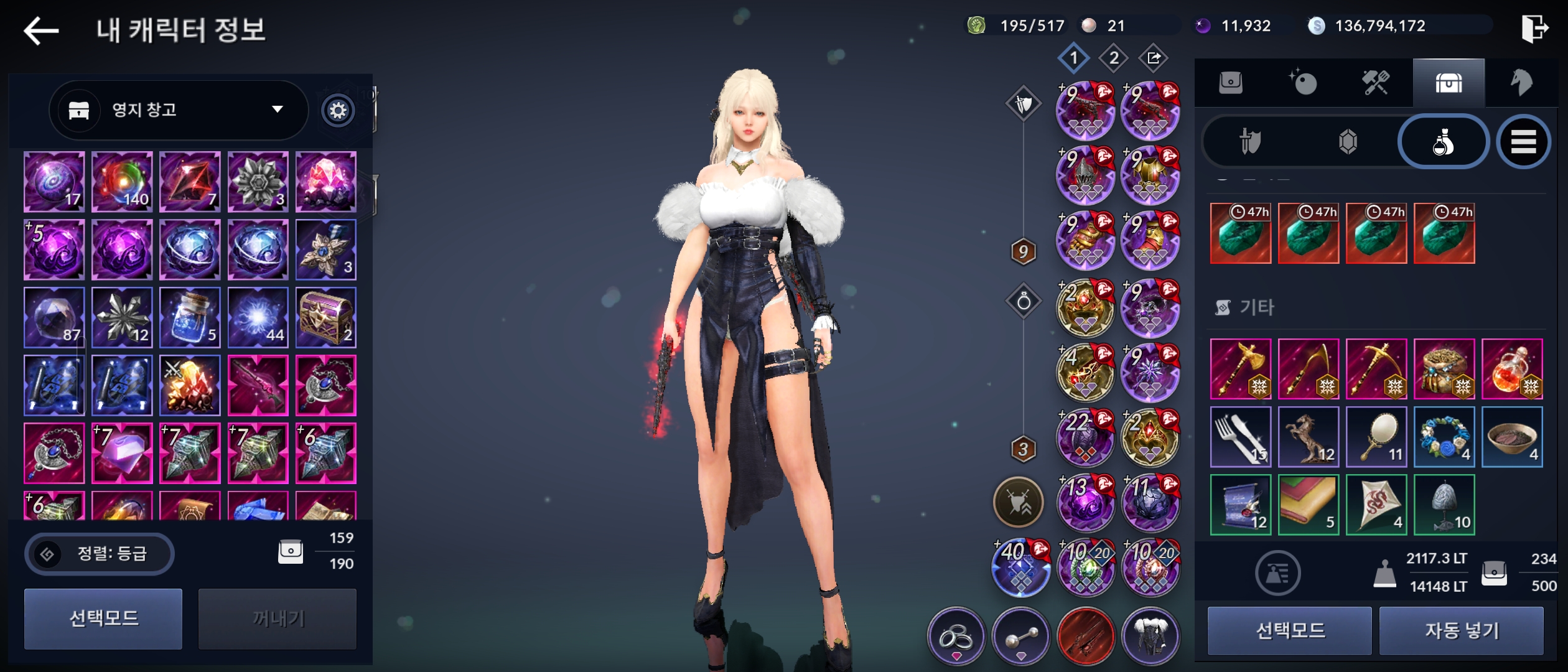1568x672 pixels.
Task: Open storage settings gear icon
Action: coord(338,111)
